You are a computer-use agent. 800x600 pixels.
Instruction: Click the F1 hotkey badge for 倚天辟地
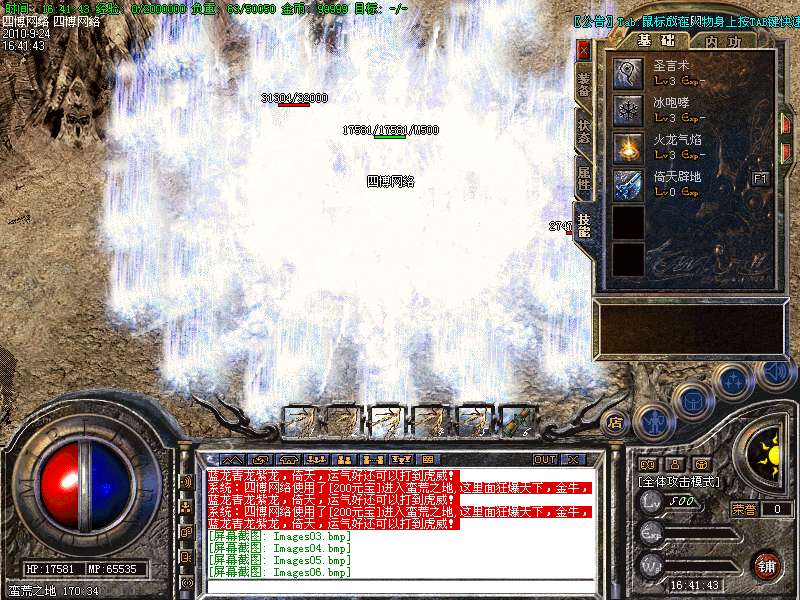pyautogui.click(x=760, y=178)
